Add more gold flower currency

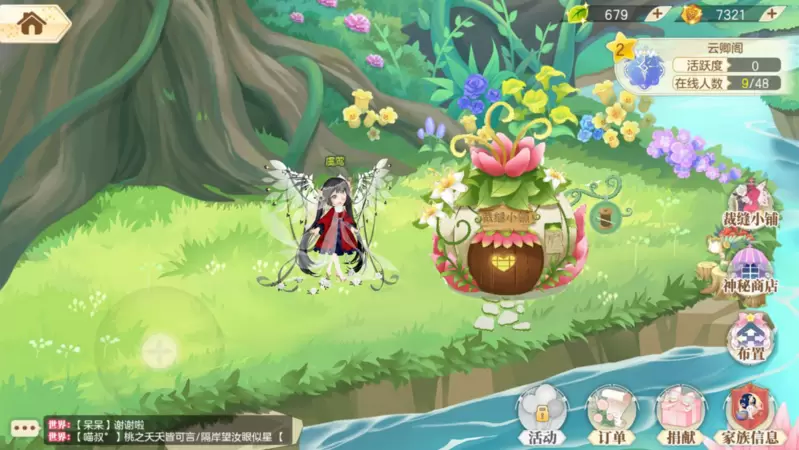pos(775,14)
